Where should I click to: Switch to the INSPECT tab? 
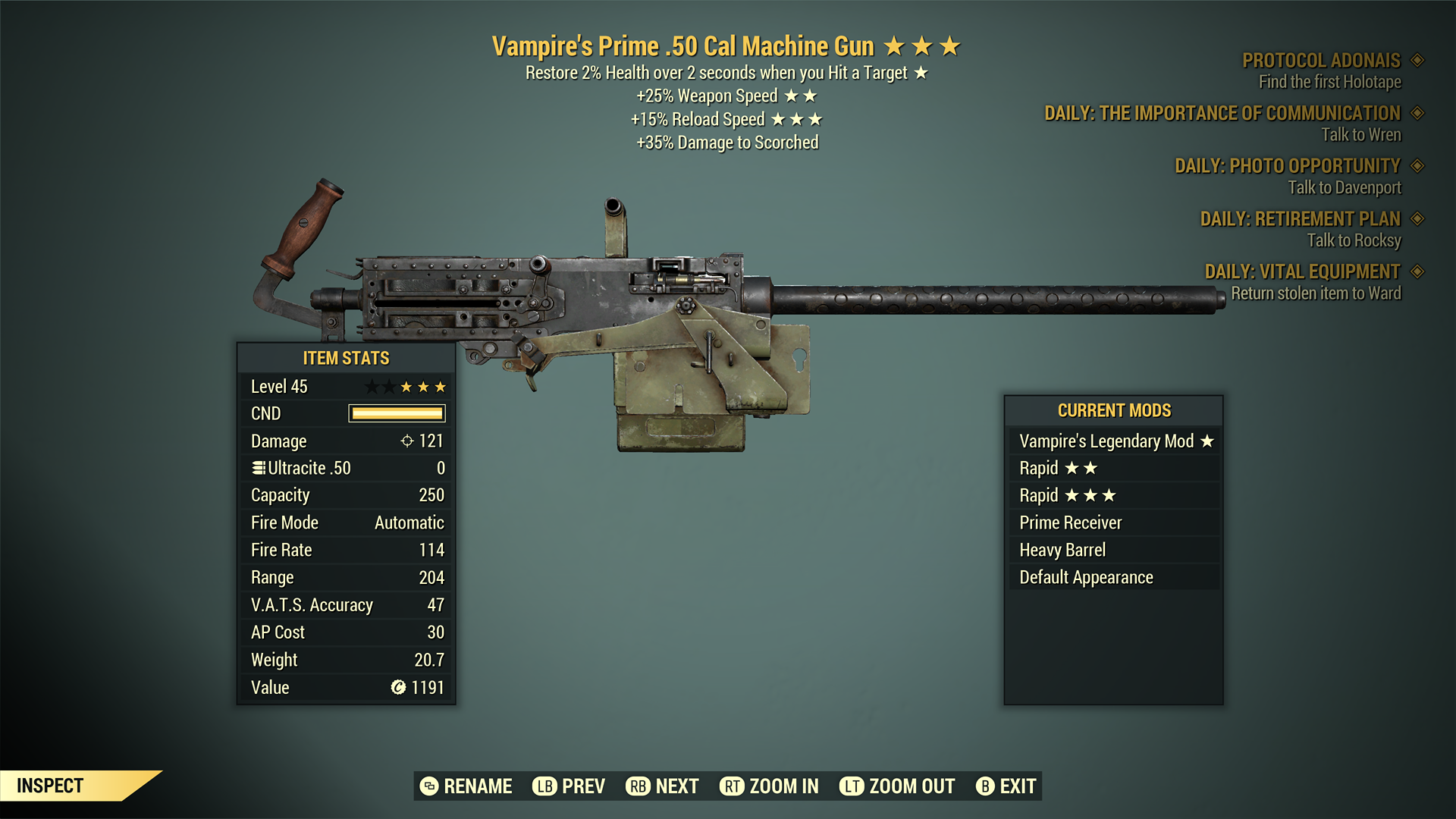[x=51, y=786]
